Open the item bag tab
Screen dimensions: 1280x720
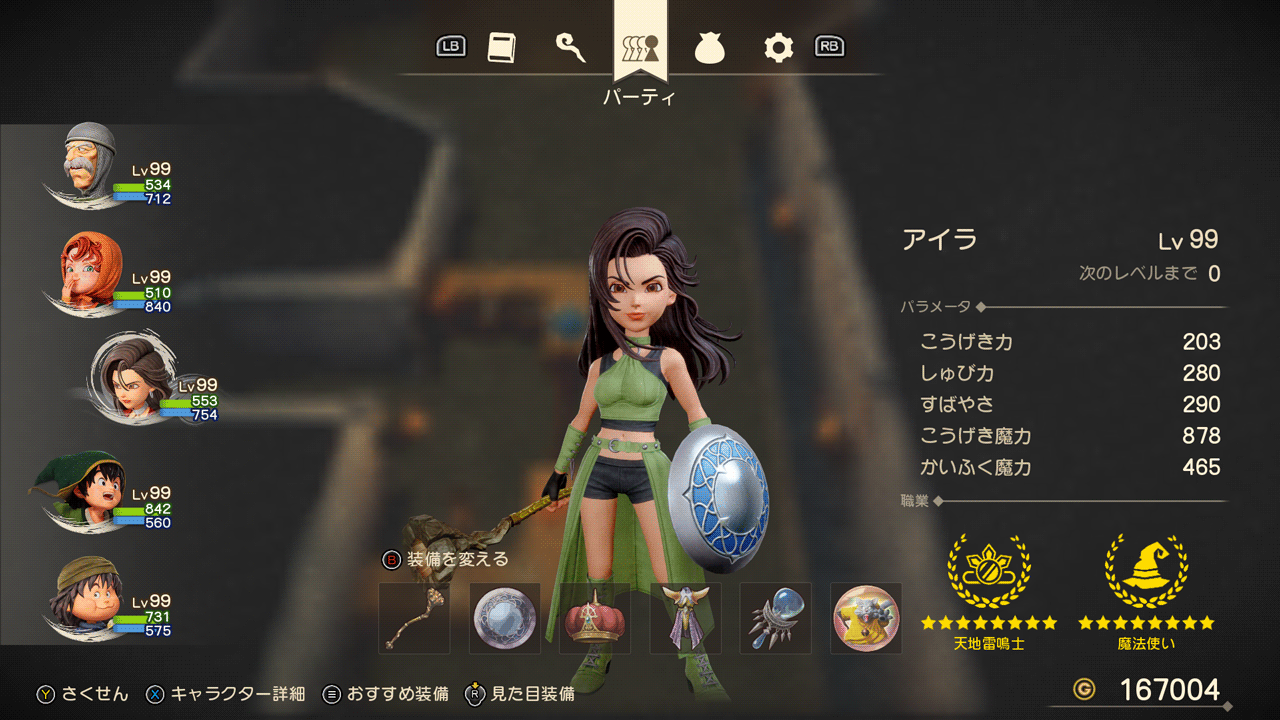[709, 48]
